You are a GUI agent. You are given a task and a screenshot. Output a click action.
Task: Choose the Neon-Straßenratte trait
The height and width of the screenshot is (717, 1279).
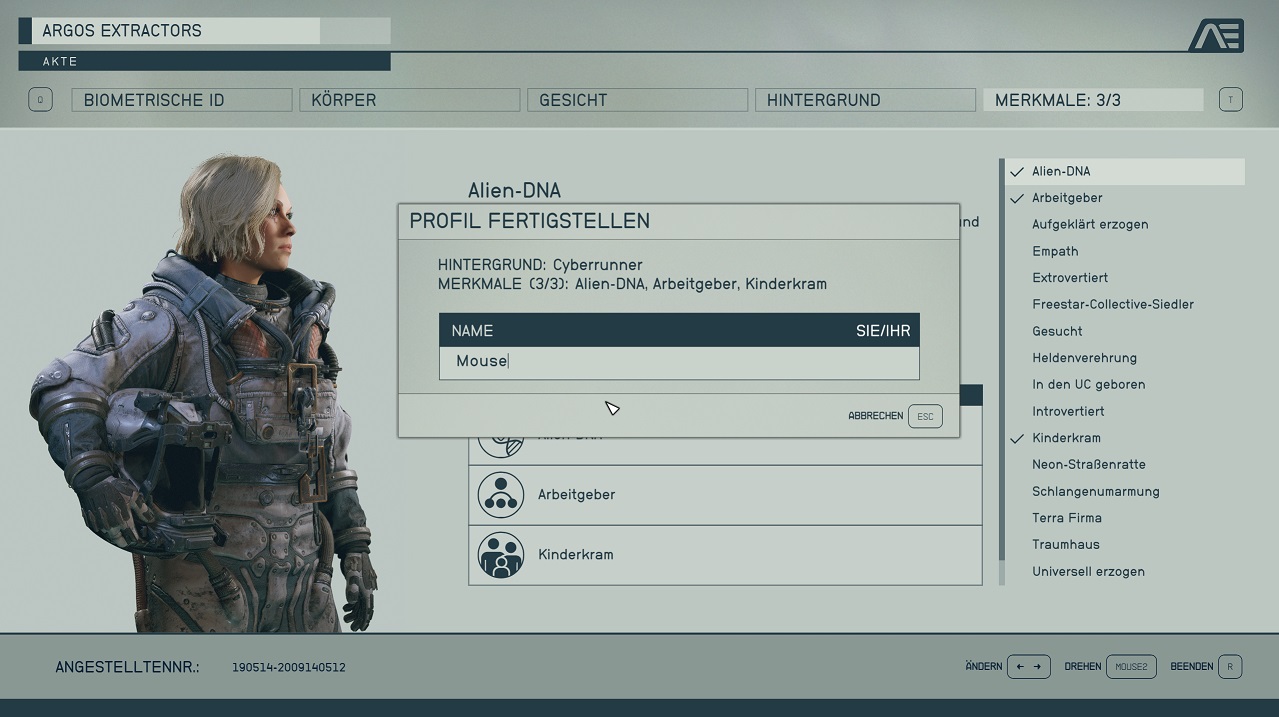(x=1088, y=465)
